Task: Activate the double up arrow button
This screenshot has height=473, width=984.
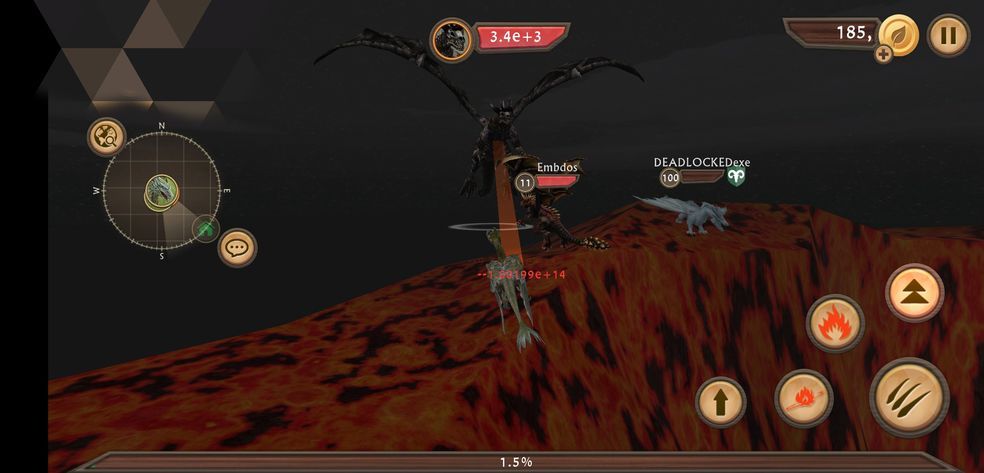Action: (x=914, y=292)
